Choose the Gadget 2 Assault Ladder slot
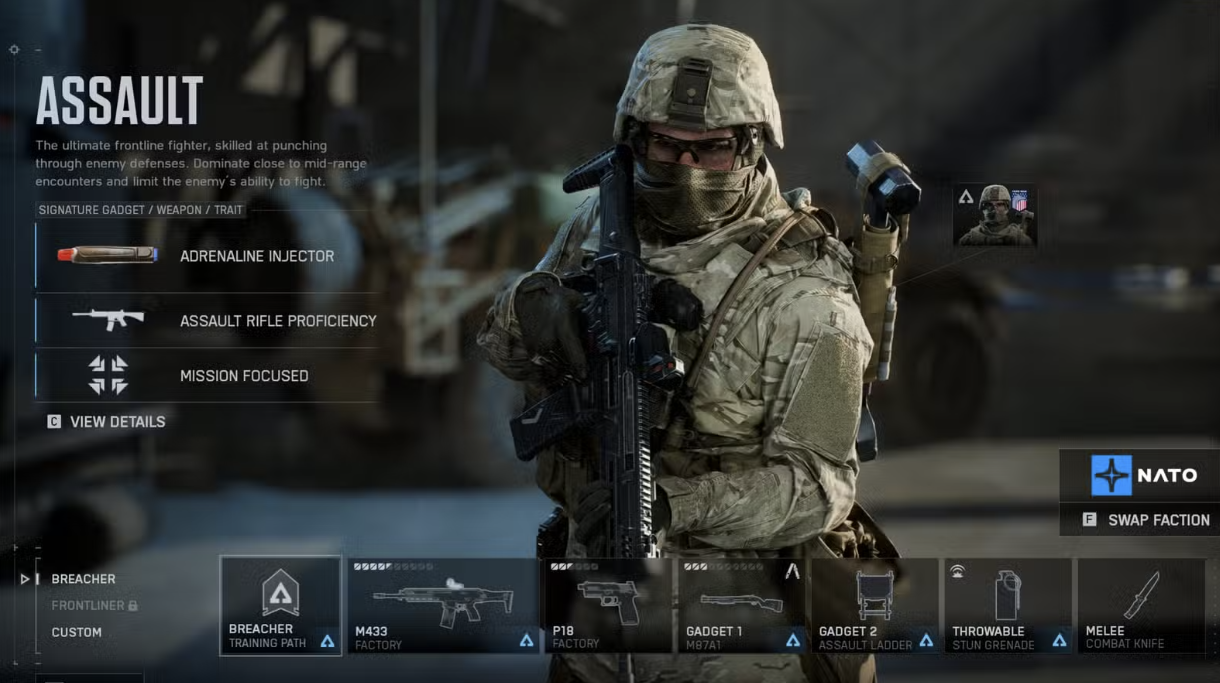Image resolution: width=1220 pixels, height=683 pixels. (x=875, y=606)
